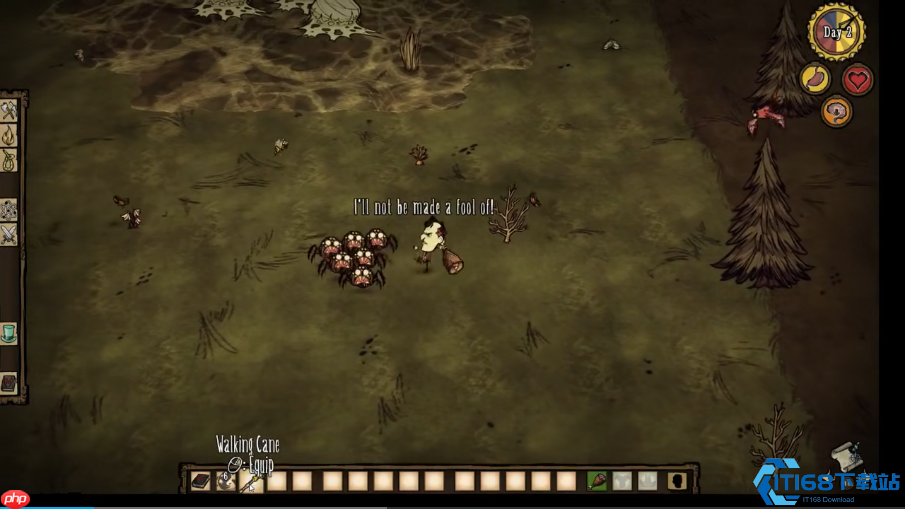The height and width of the screenshot is (509, 905).
Task: Click the empty body armor equipment slot
Action: (x=623, y=481)
